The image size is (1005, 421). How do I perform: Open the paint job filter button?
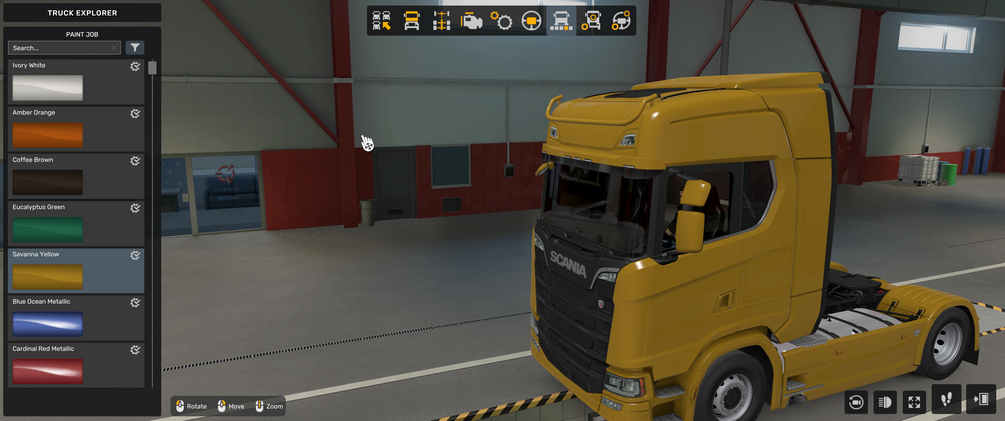(x=135, y=48)
